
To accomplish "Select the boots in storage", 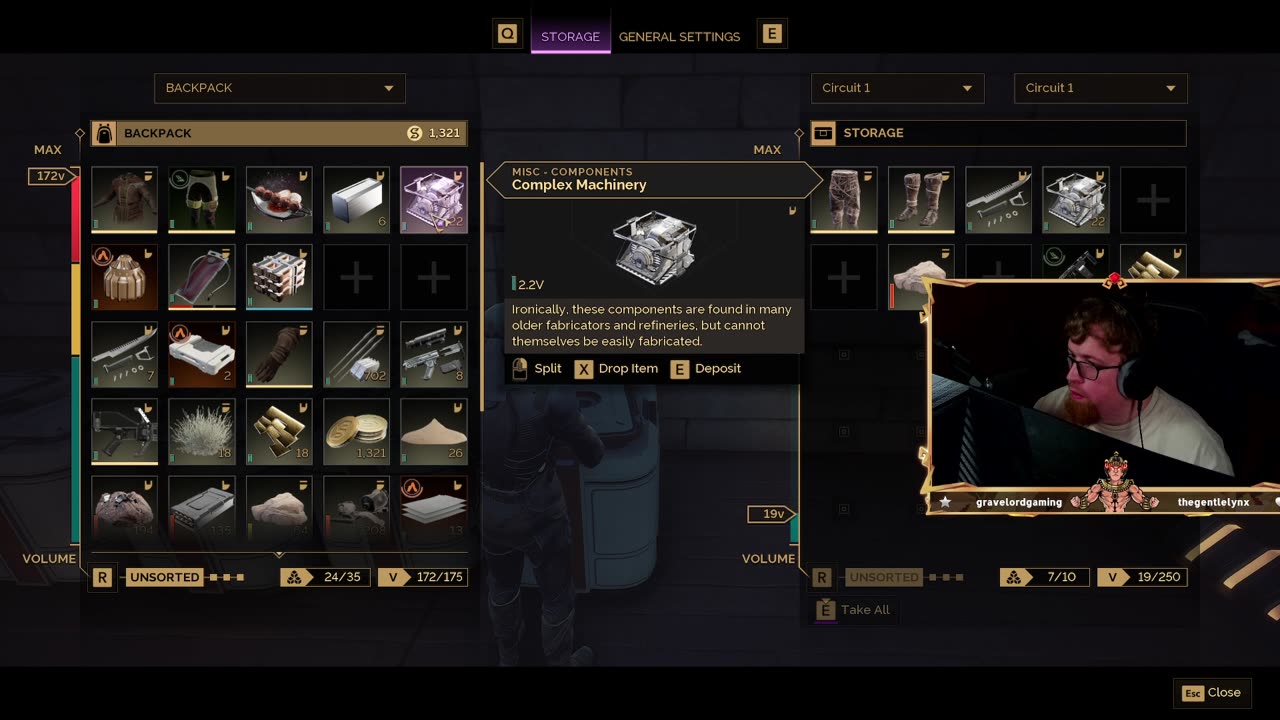I will coord(921,199).
